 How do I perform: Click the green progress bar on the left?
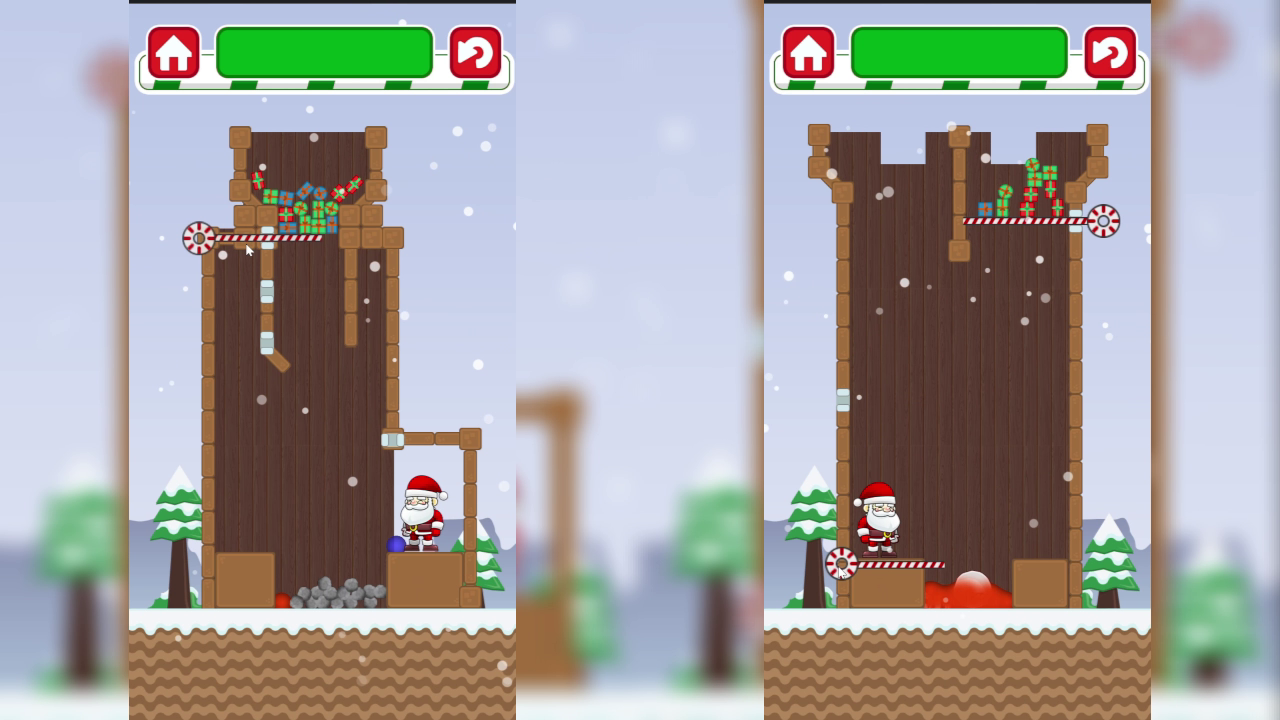(x=323, y=50)
